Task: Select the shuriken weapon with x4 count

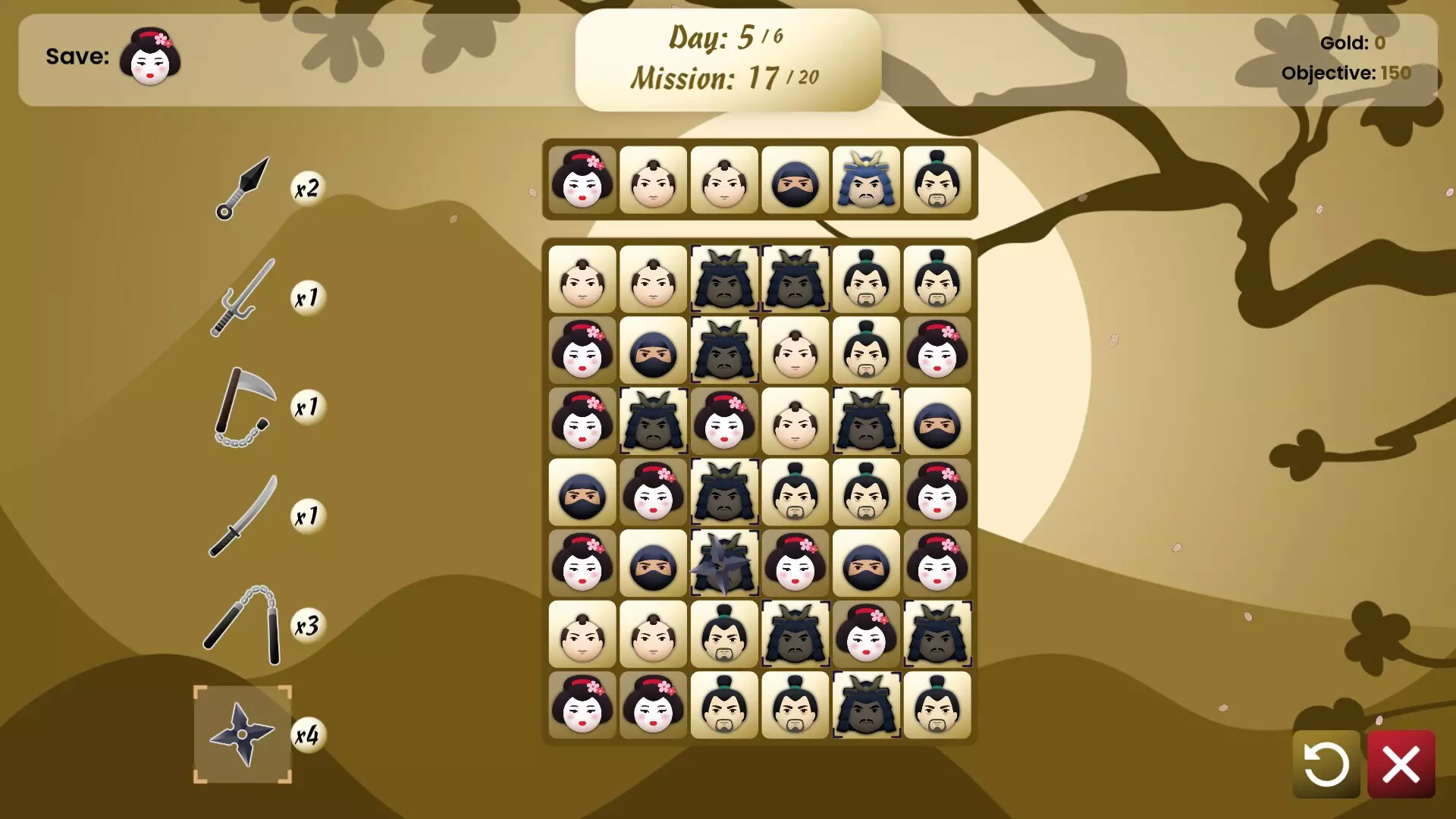Action: 243,734
